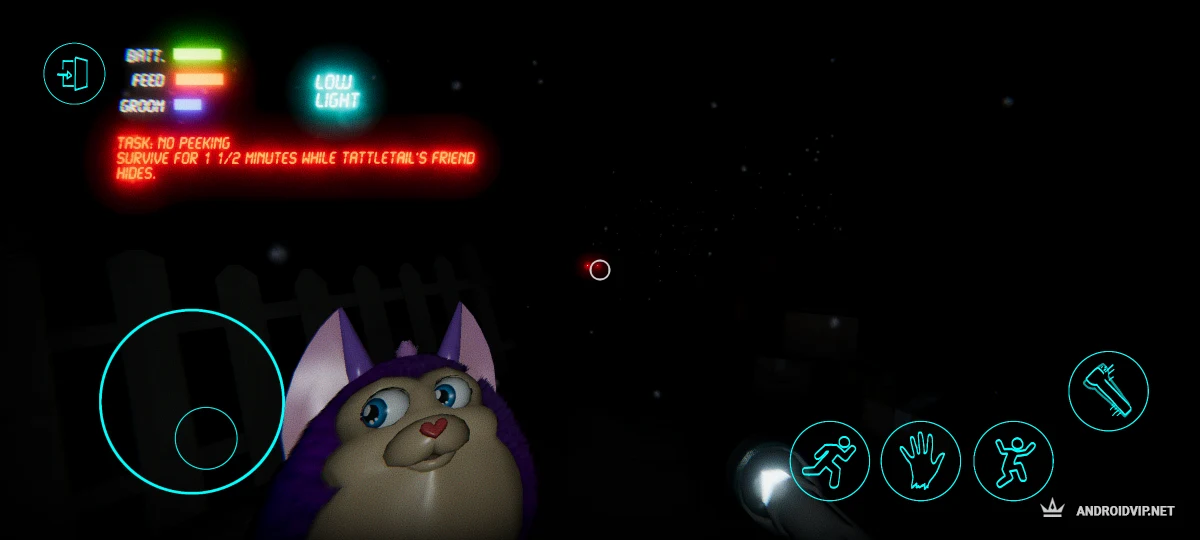Toggle the flashlight button
Image resolution: width=1200 pixels, height=540 pixels.
tap(1108, 391)
